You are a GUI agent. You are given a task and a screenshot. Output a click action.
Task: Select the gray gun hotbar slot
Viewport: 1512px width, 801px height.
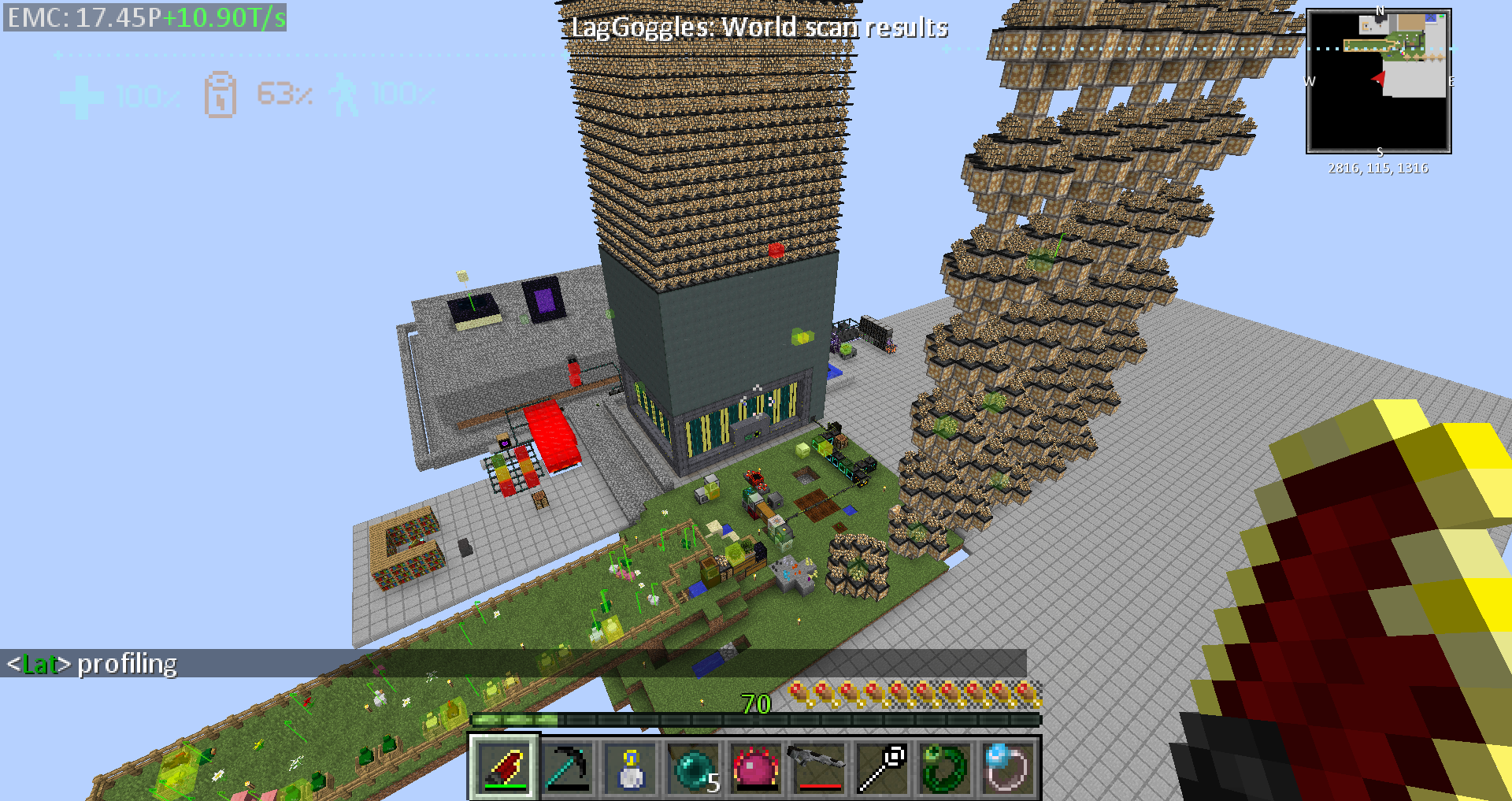coord(819,767)
